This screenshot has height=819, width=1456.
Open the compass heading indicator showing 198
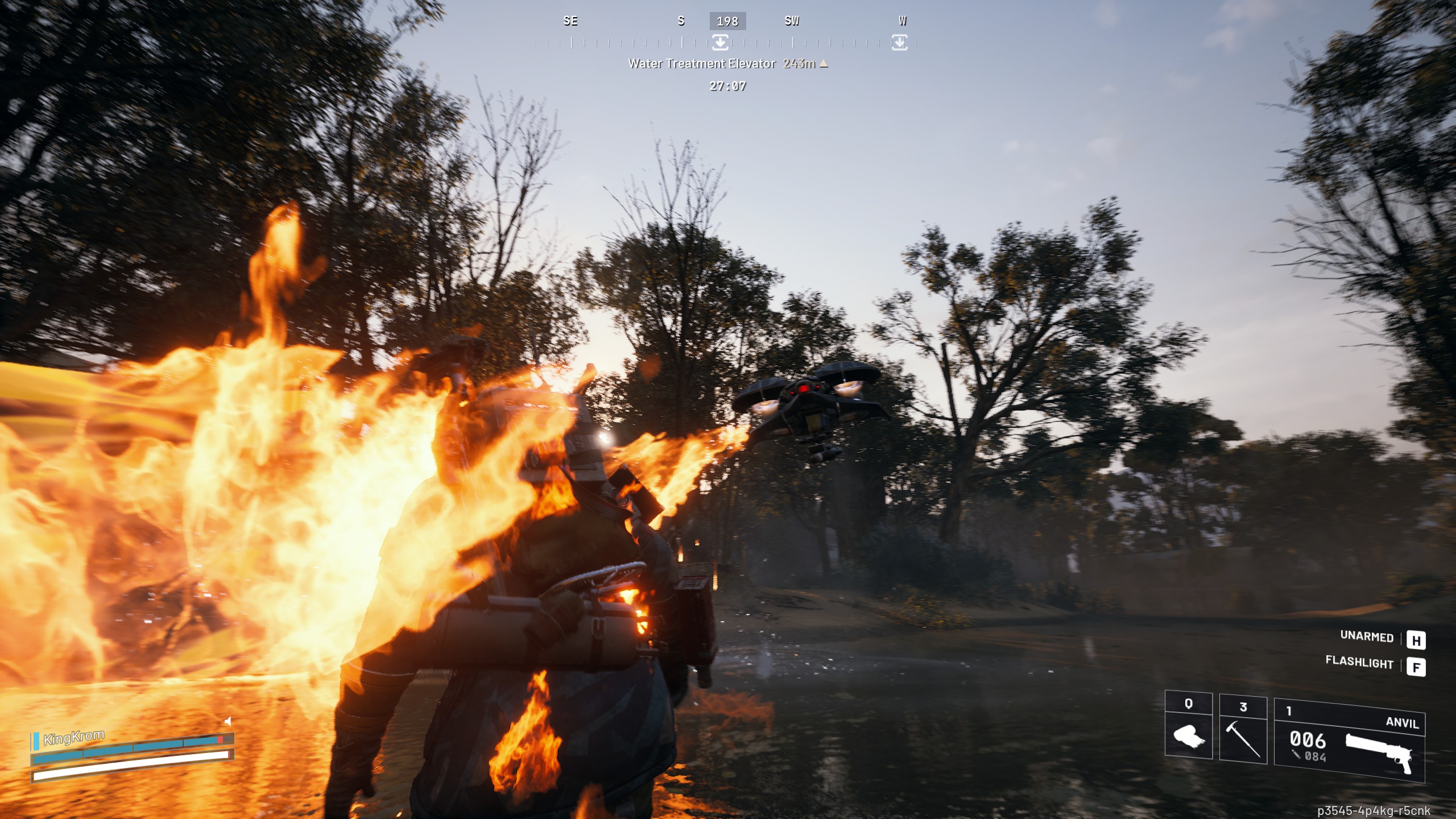point(729,22)
